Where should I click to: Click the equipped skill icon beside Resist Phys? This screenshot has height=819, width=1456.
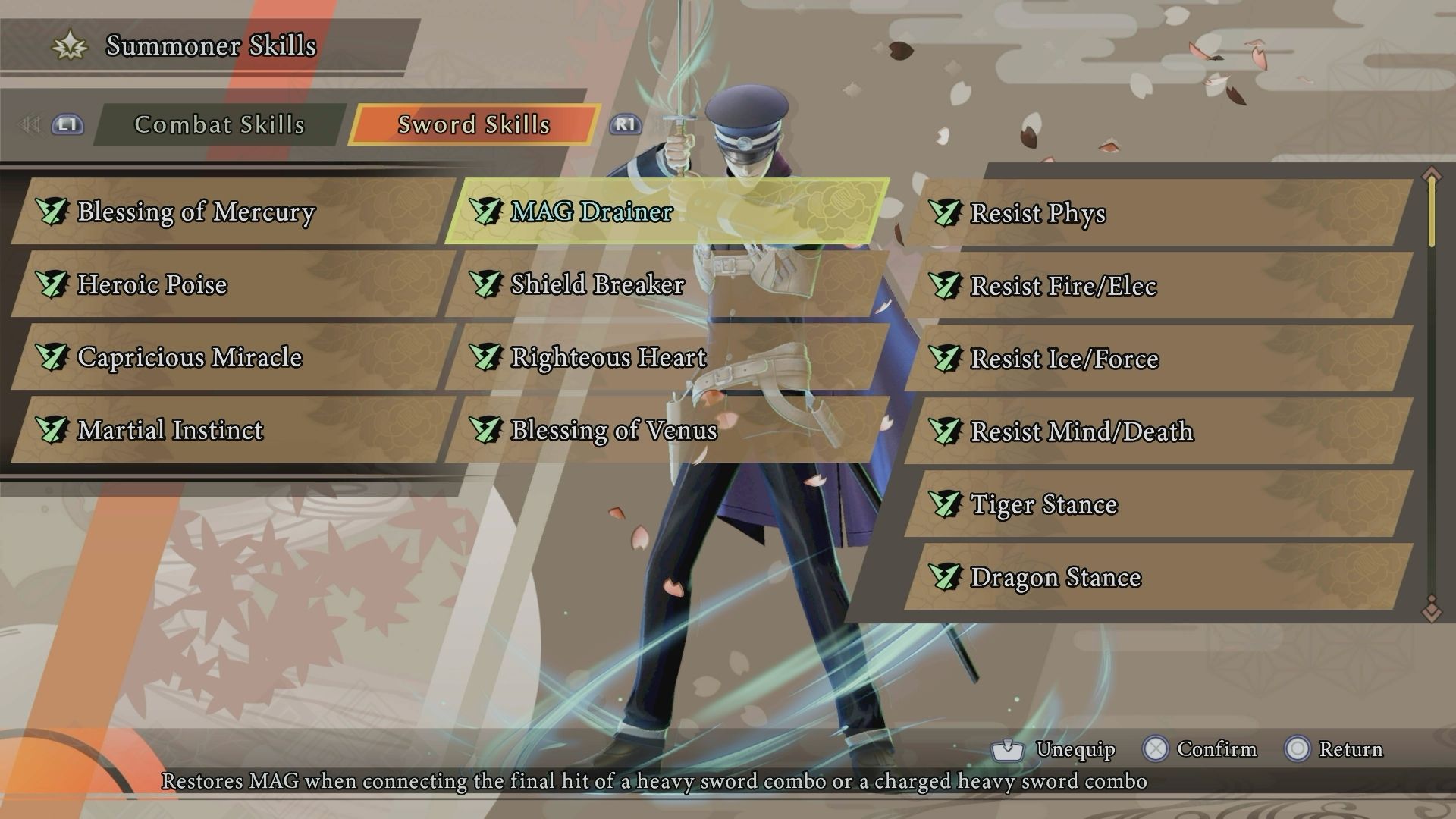click(x=945, y=213)
